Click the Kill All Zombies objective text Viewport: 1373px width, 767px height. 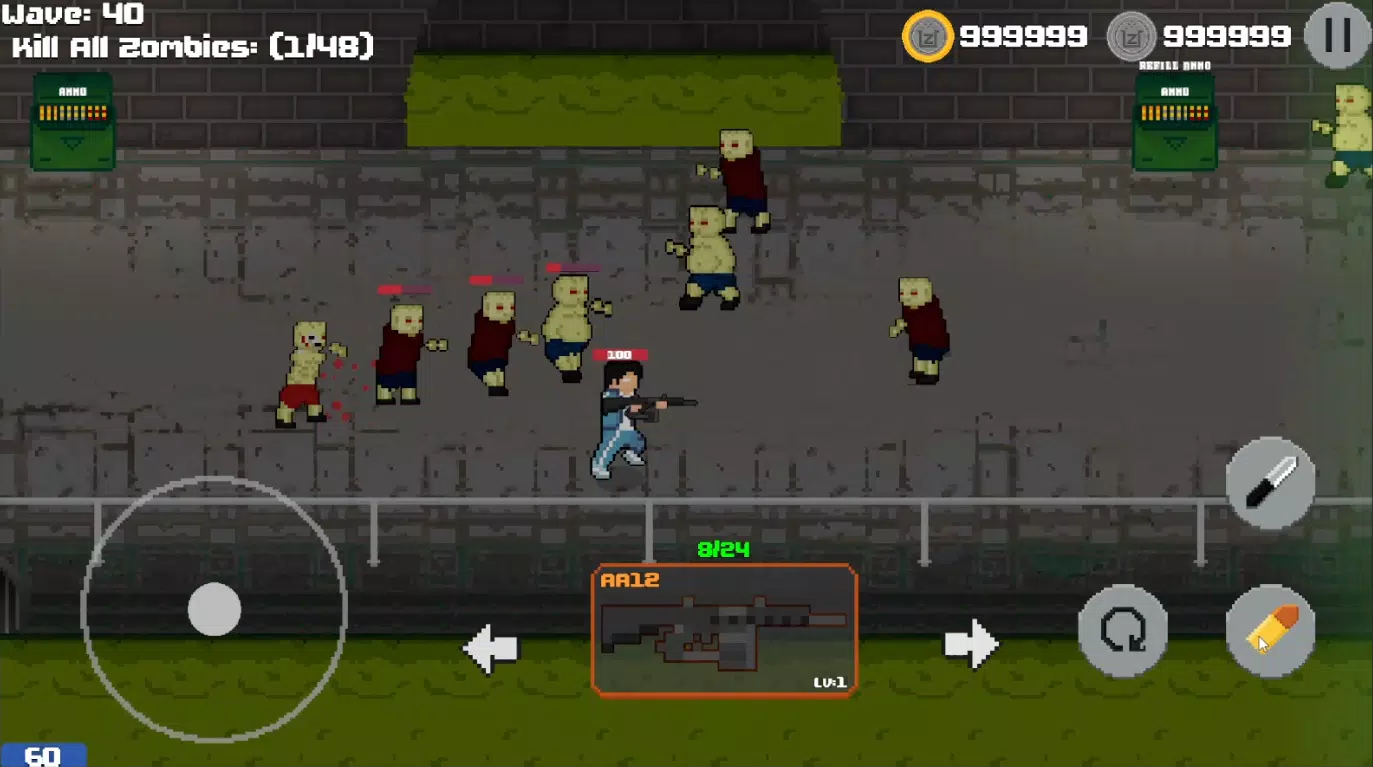pyautogui.click(x=190, y=44)
